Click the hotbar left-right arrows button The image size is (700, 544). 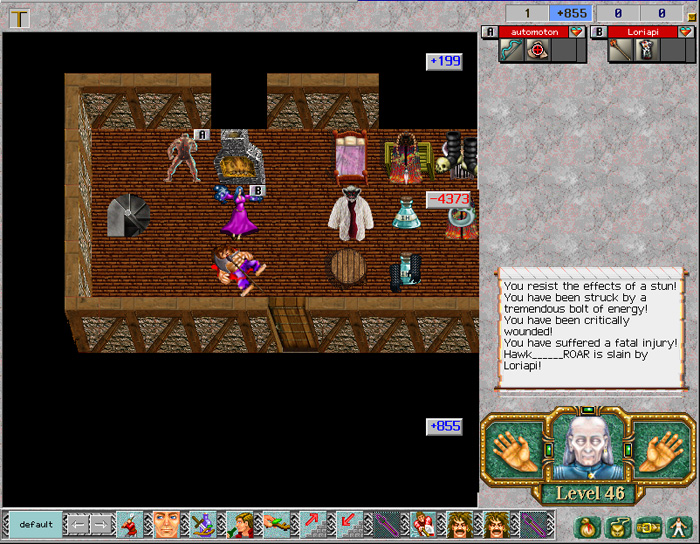[90, 524]
